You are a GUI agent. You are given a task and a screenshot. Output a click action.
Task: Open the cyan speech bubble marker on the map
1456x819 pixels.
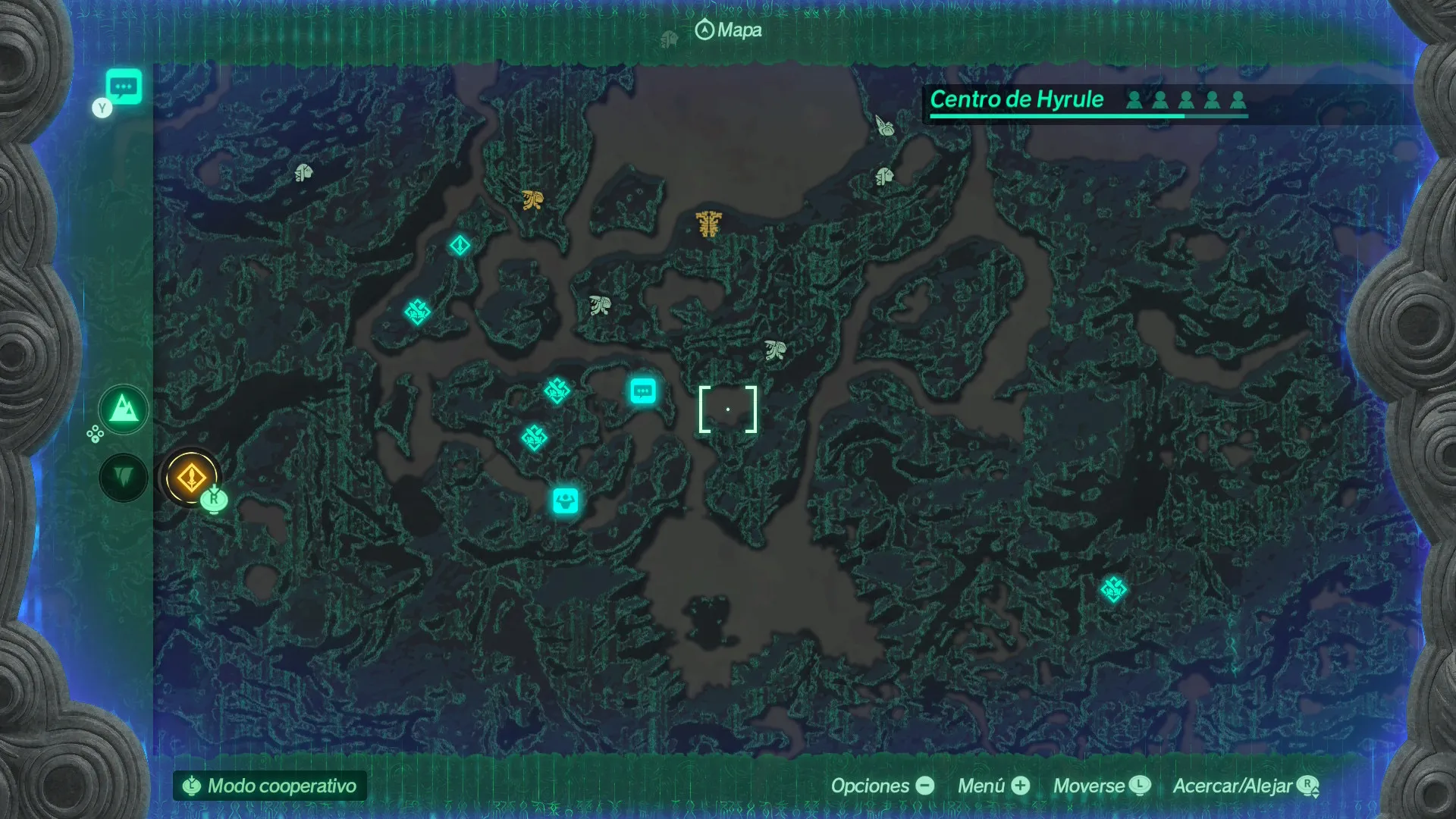[x=643, y=391]
